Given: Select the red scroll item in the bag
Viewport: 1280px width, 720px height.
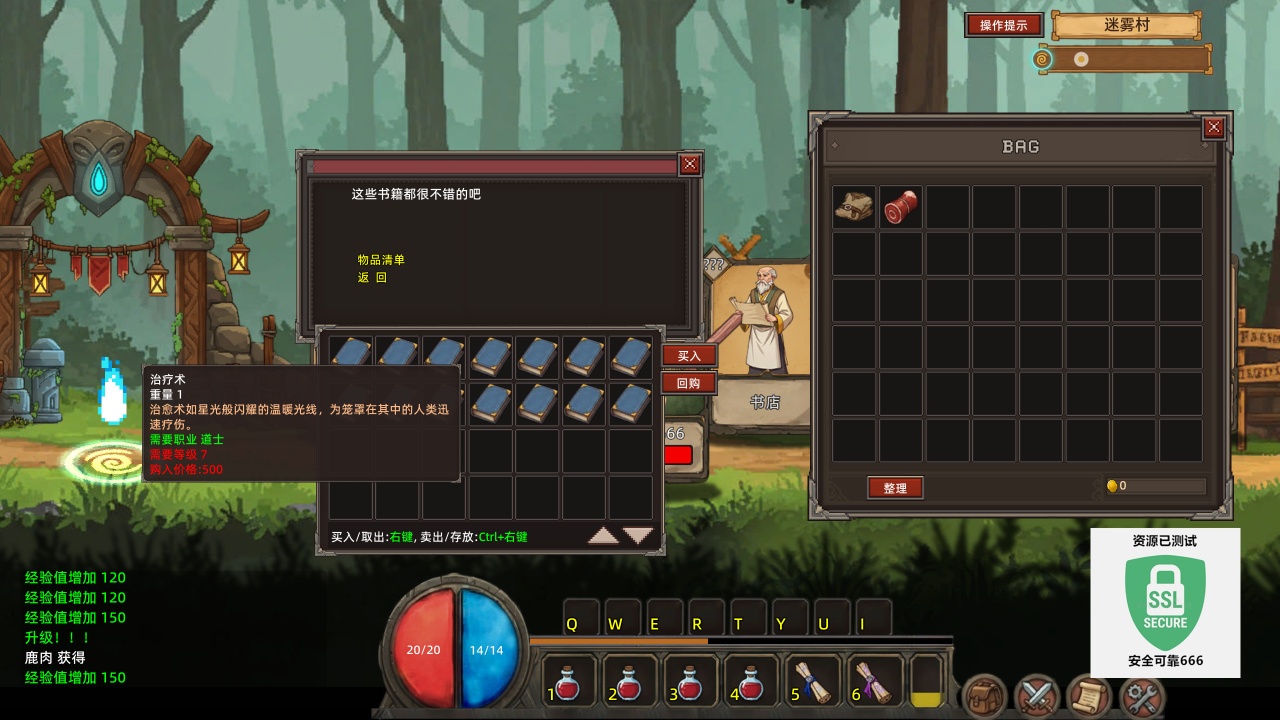Looking at the screenshot, I should pyautogui.click(x=900, y=206).
